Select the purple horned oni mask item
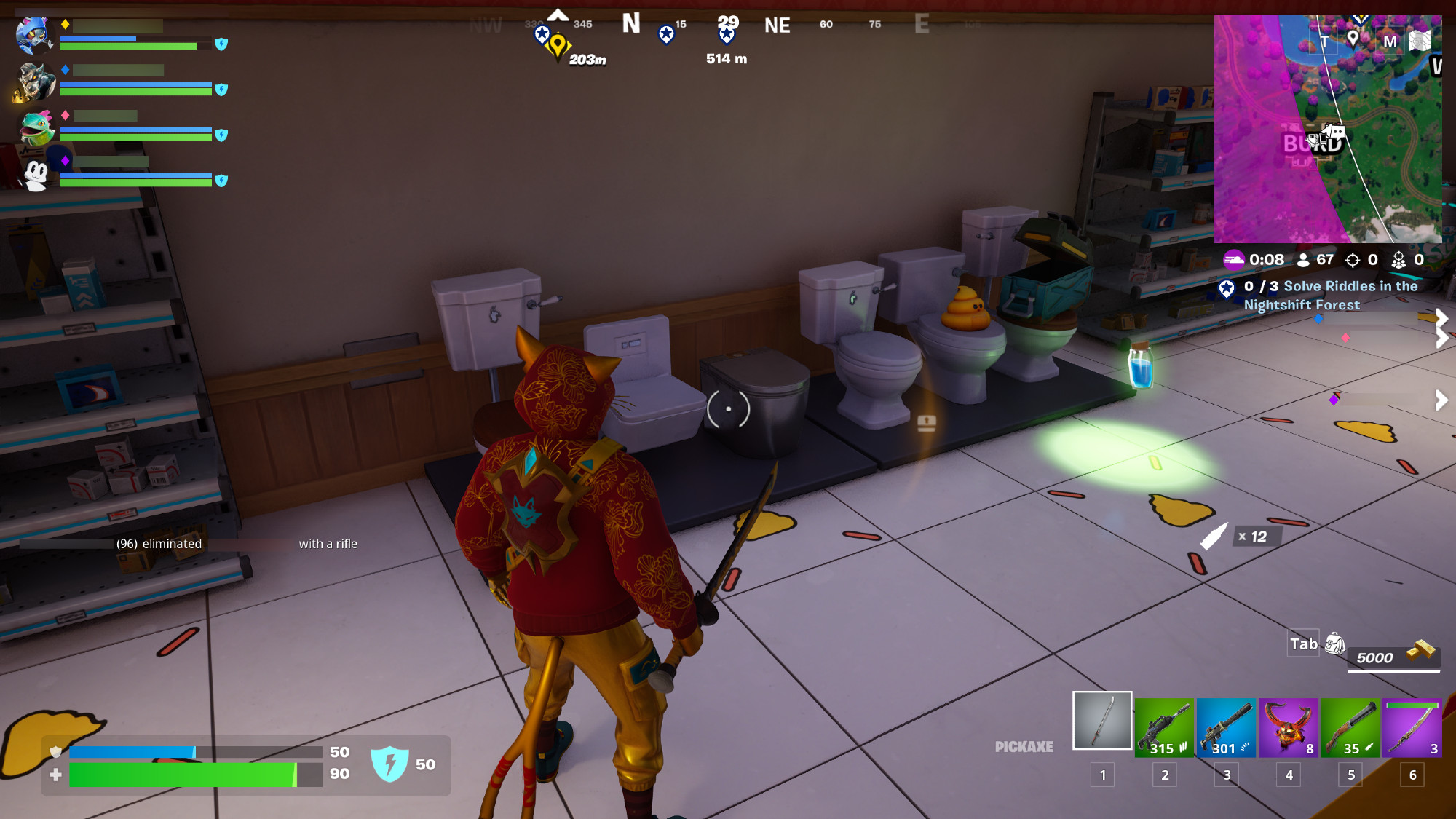The height and width of the screenshot is (819, 1456). (1288, 727)
